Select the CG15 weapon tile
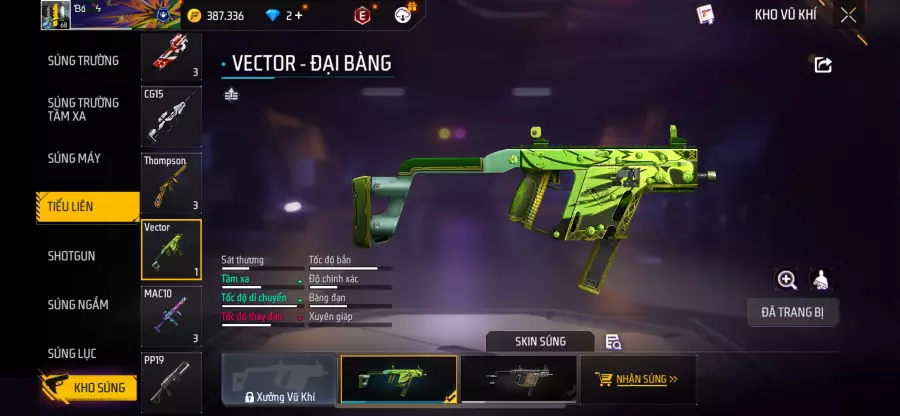900x416 pixels. point(171,116)
